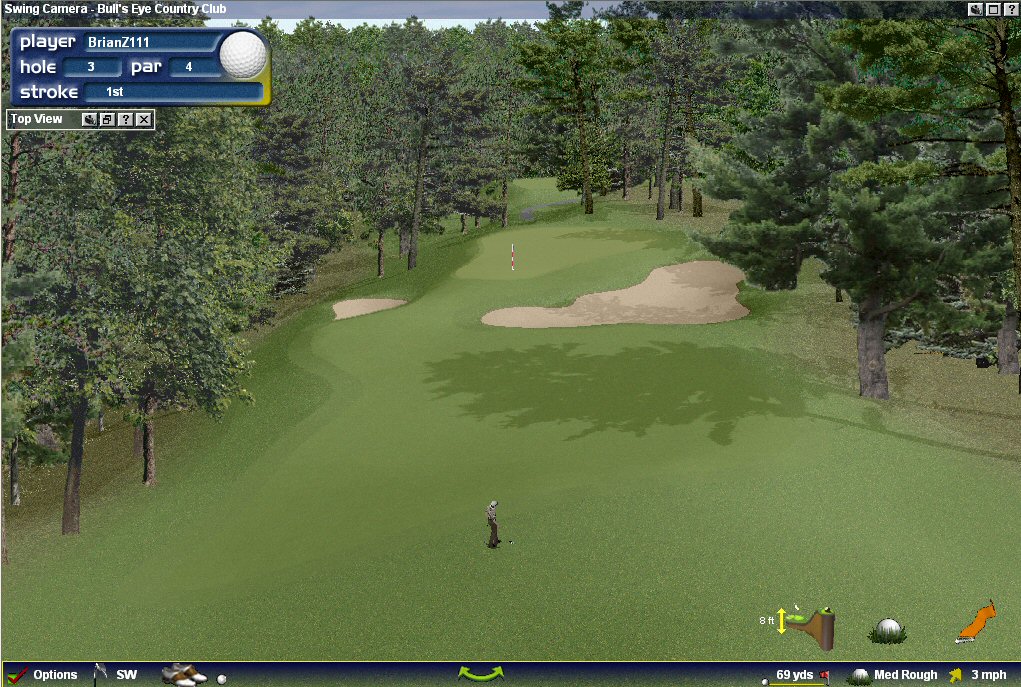The width and height of the screenshot is (1021, 687).
Task: Show the ball lie icon in grass
Action: click(x=887, y=630)
